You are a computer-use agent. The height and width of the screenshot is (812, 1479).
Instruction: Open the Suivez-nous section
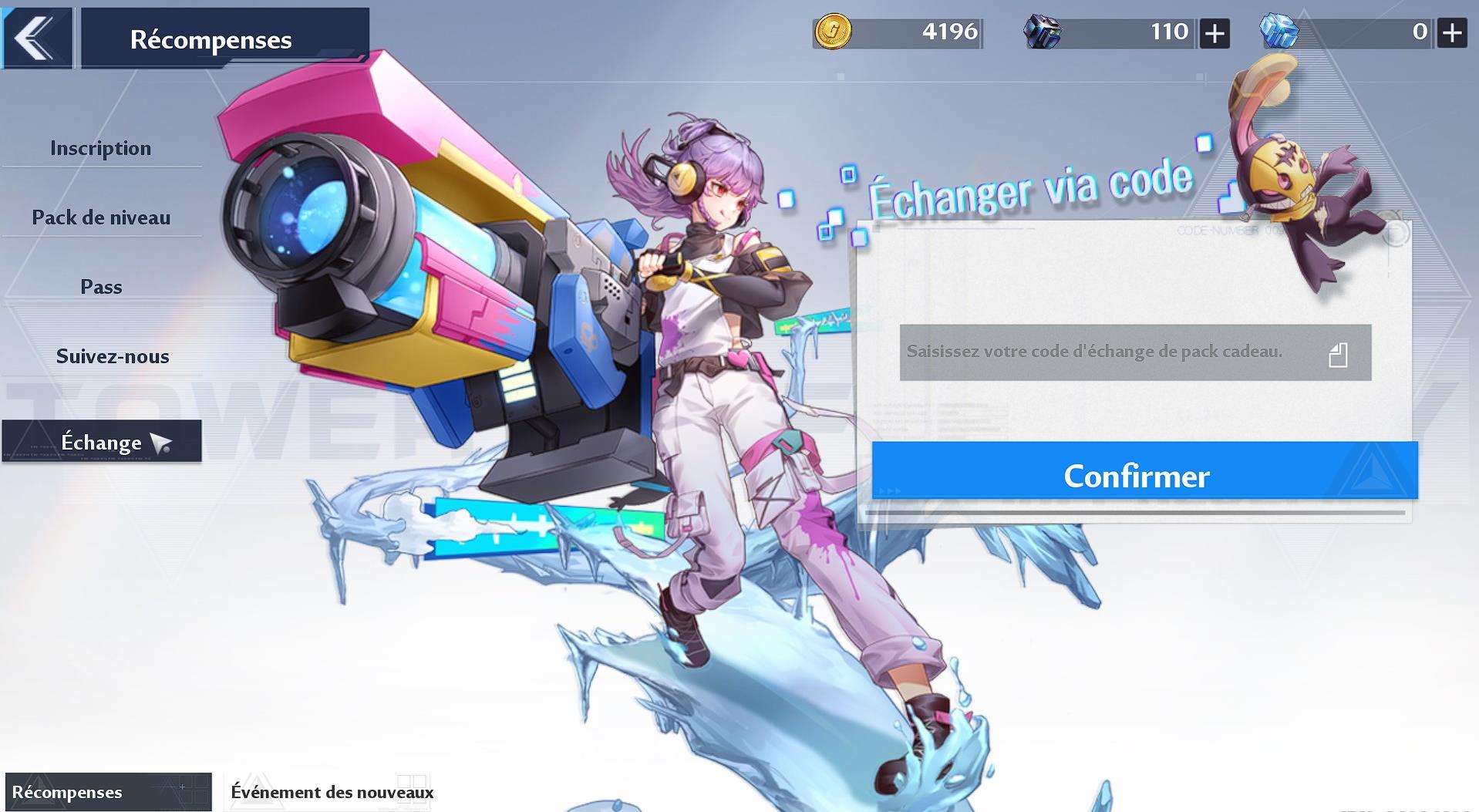click(x=113, y=356)
